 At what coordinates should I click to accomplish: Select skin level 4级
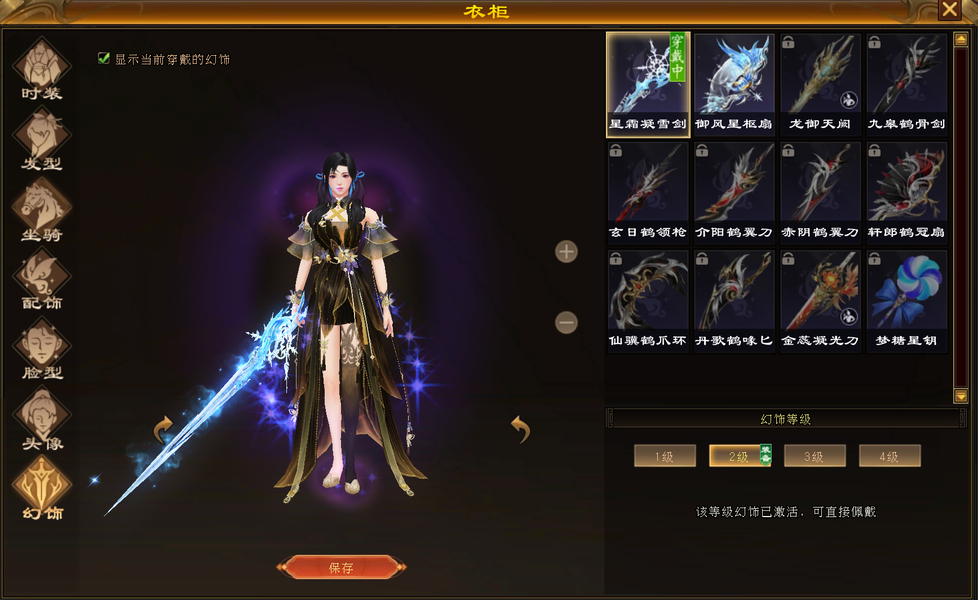889,456
